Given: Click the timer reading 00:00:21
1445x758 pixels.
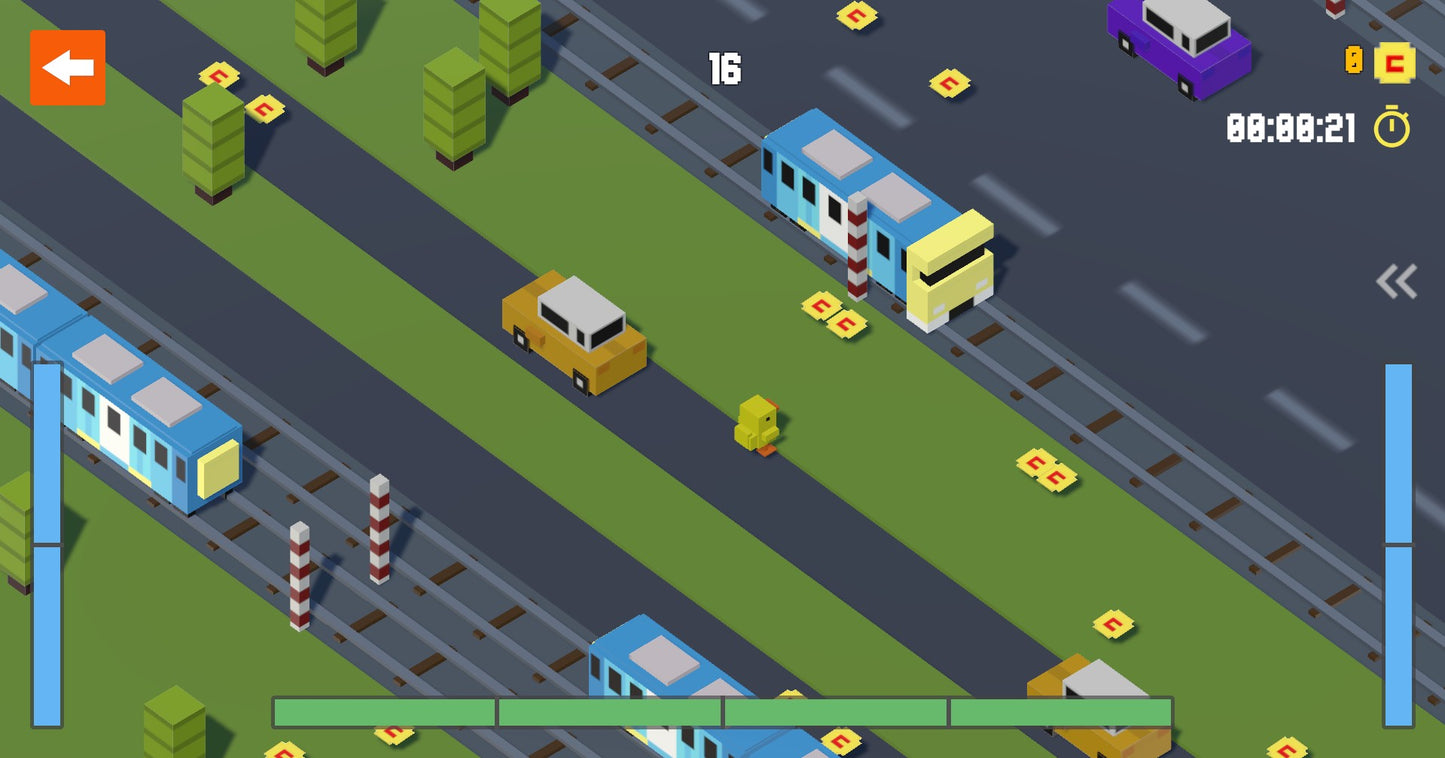Looking at the screenshot, I should point(1290,125).
